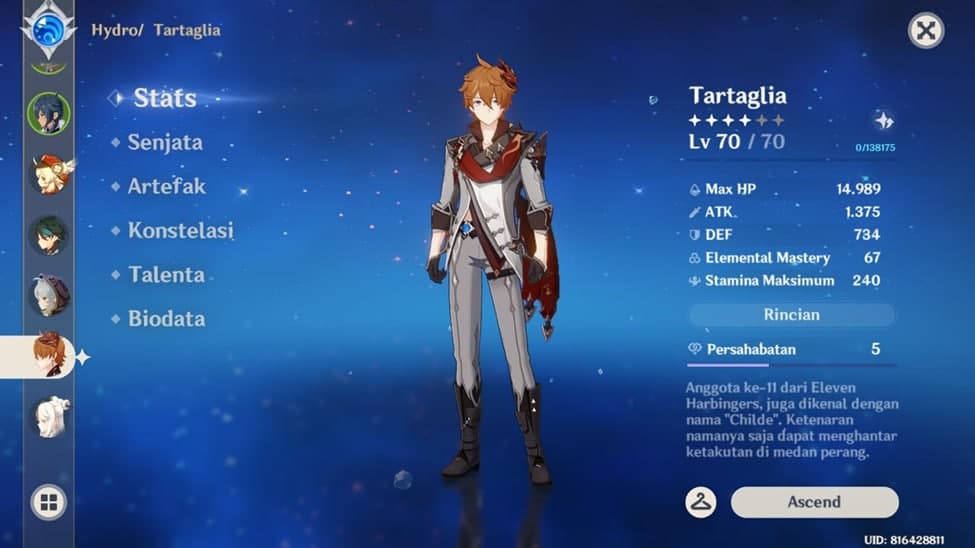975x548 pixels.
Task: Show the Konstelasi page
Action: pos(180,230)
